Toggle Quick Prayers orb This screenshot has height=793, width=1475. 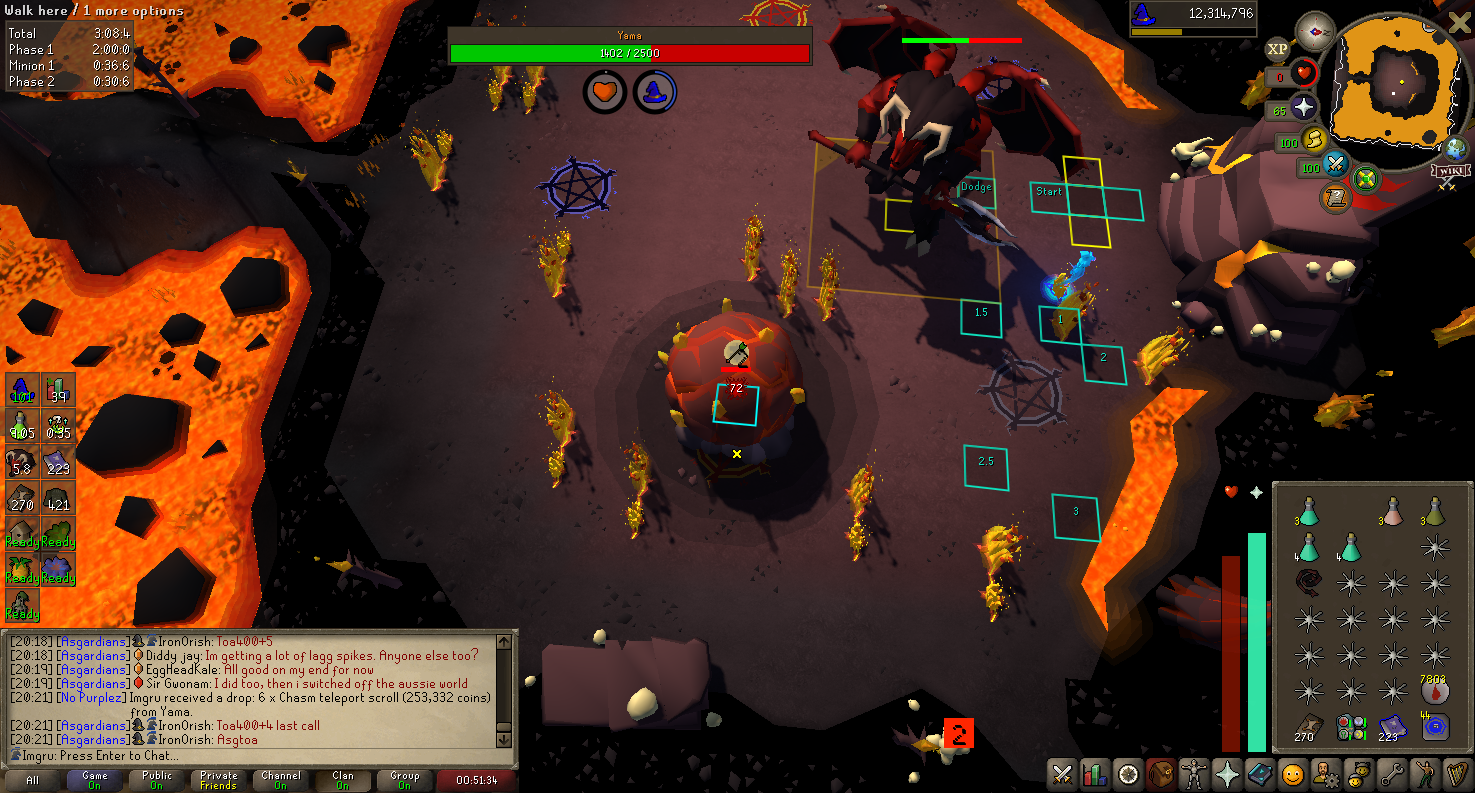tap(1304, 107)
